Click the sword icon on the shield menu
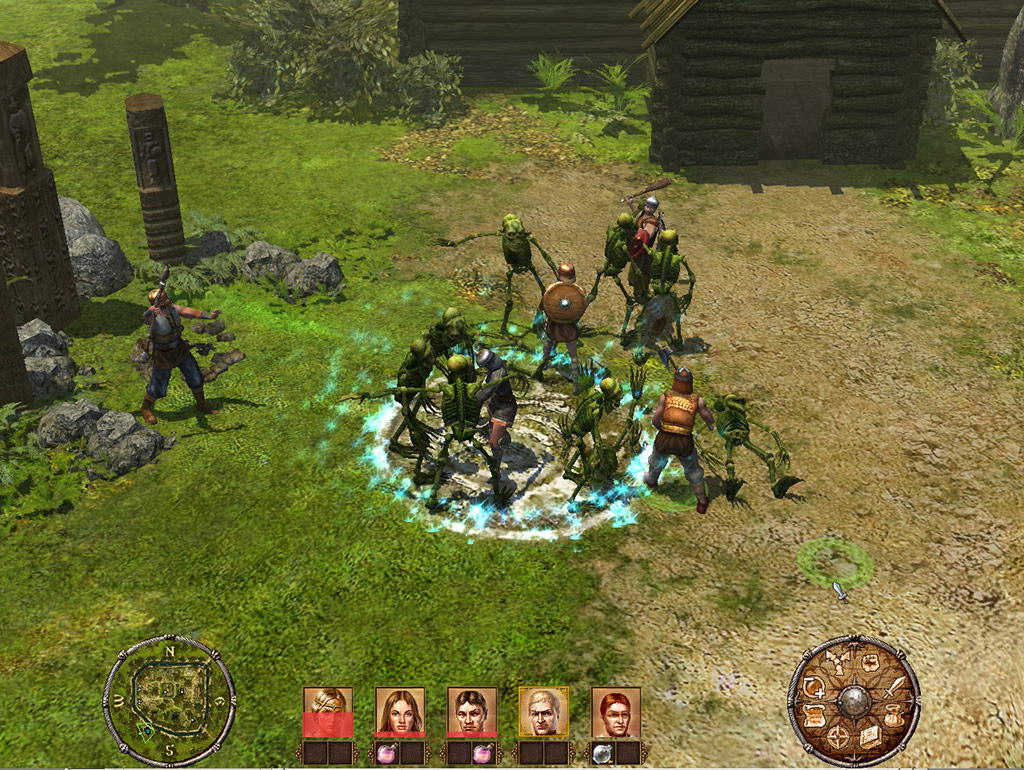This screenshot has height=770, width=1024. (x=896, y=687)
